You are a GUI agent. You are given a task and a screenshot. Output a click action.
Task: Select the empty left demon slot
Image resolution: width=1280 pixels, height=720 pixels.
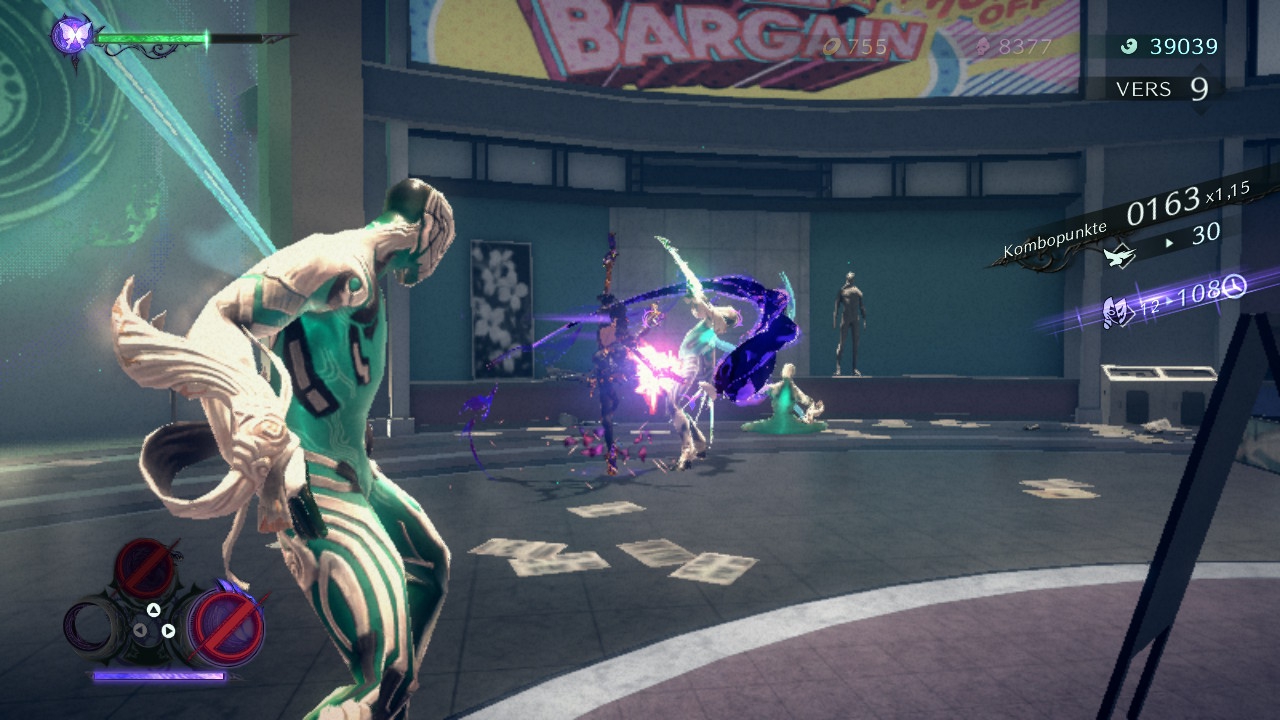pyautogui.click(x=91, y=627)
